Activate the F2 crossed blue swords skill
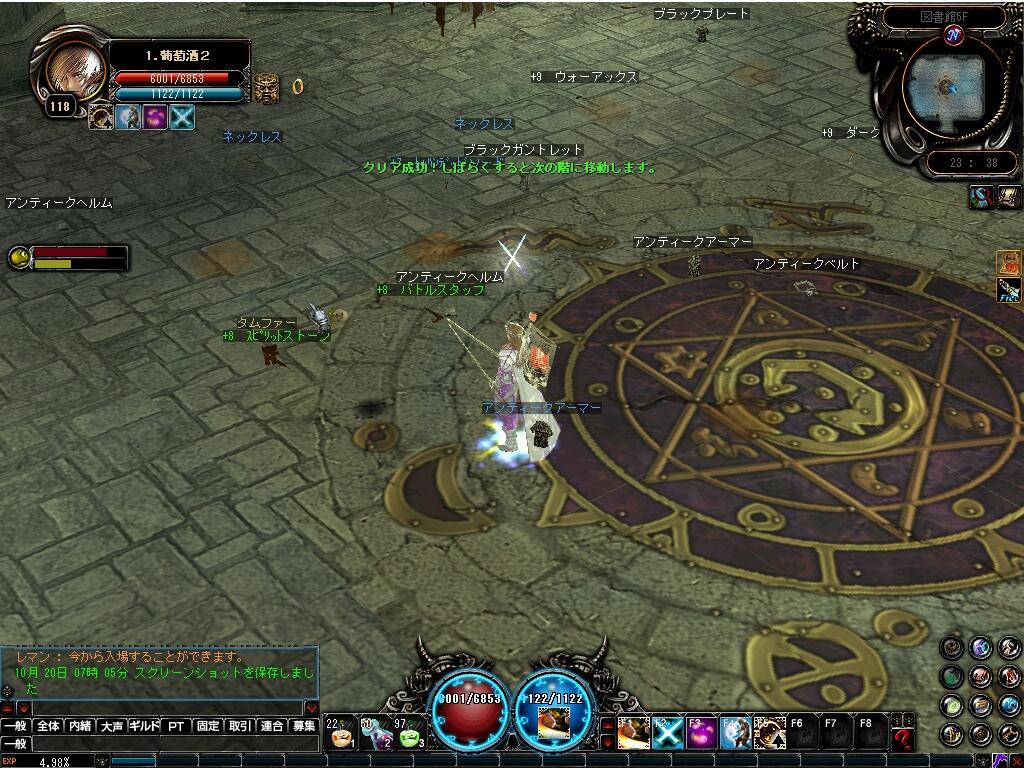This screenshot has width=1024, height=768. point(667,733)
